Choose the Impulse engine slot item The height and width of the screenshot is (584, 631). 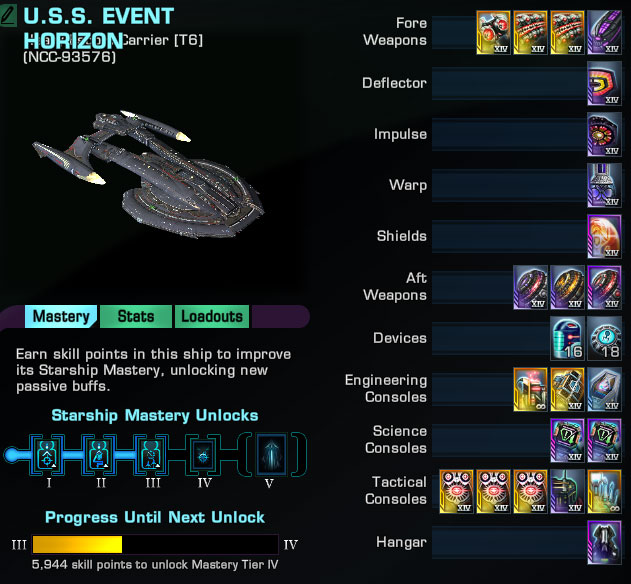(605, 134)
